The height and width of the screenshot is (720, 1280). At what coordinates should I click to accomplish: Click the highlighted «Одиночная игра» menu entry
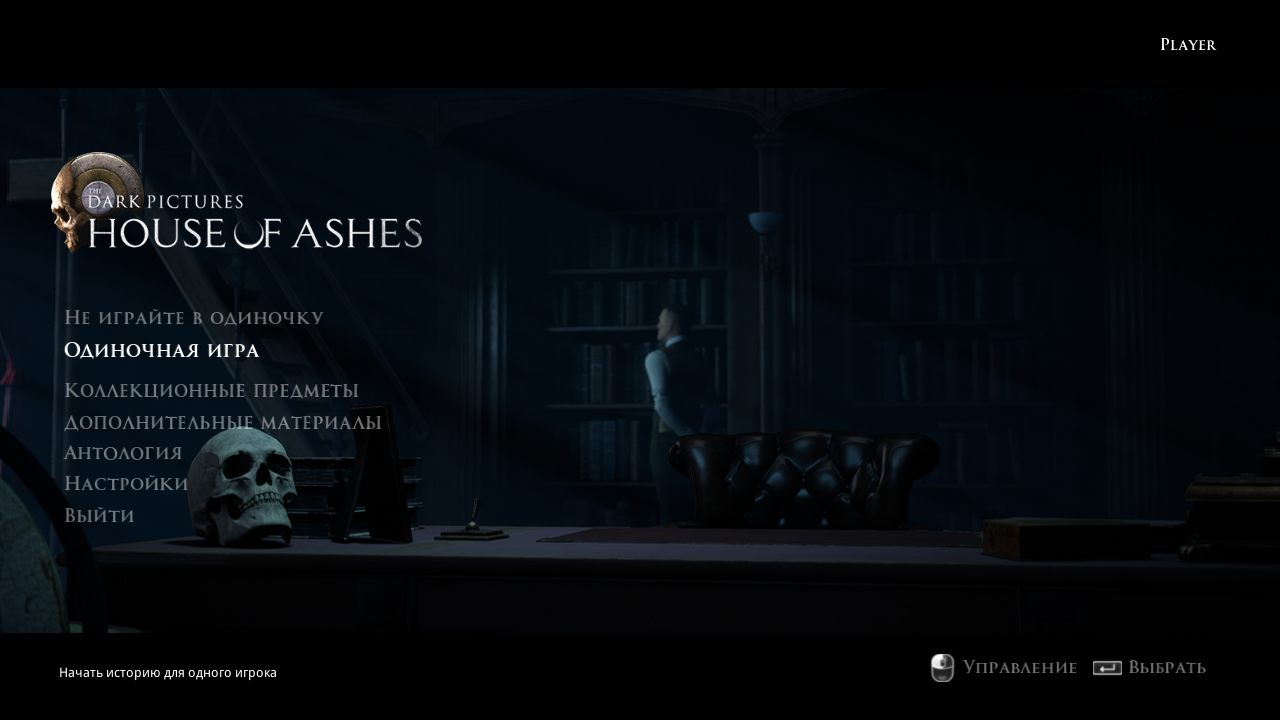point(161,351)
